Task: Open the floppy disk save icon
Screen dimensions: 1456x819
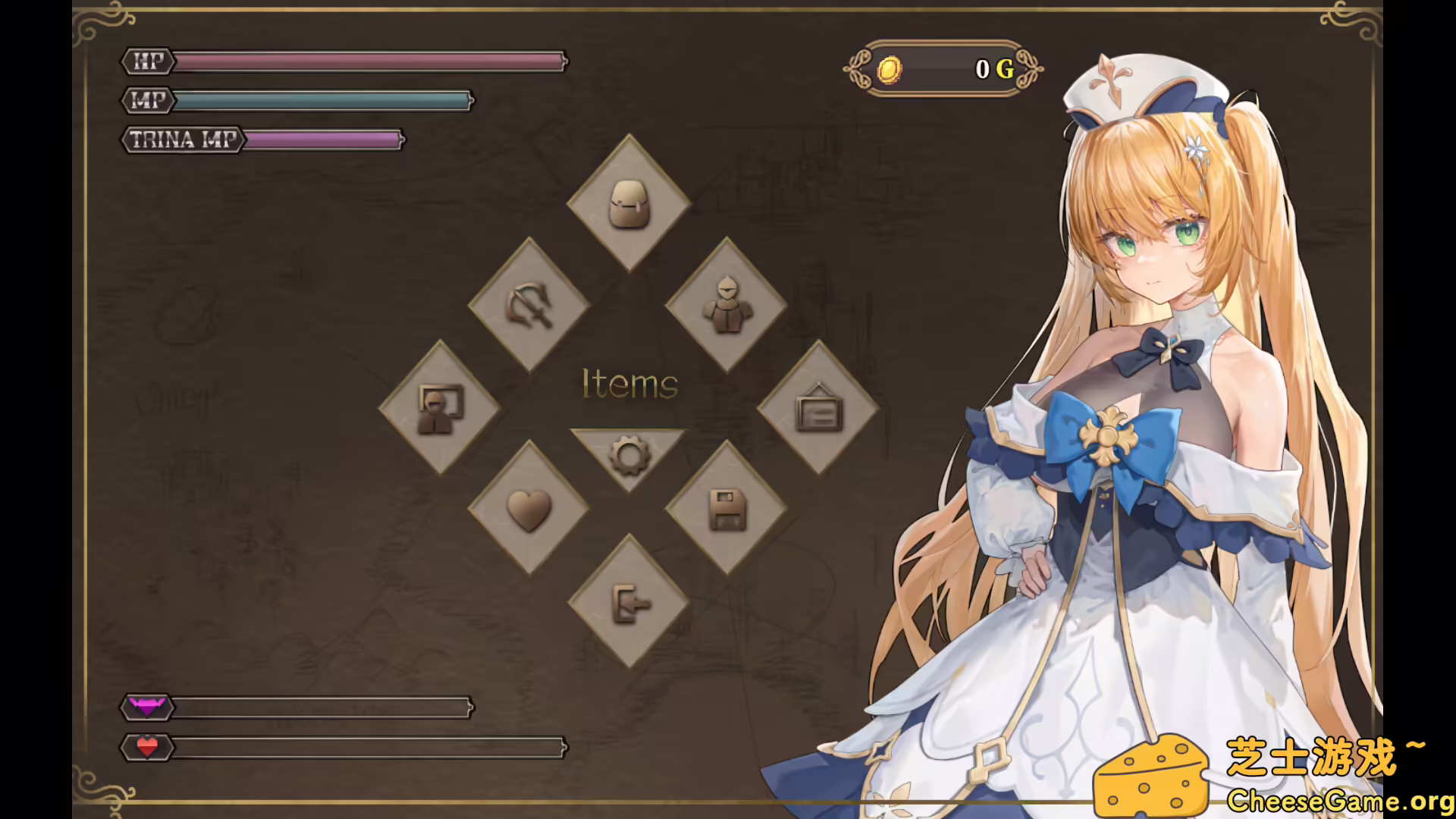Action: tap(726, 510)
